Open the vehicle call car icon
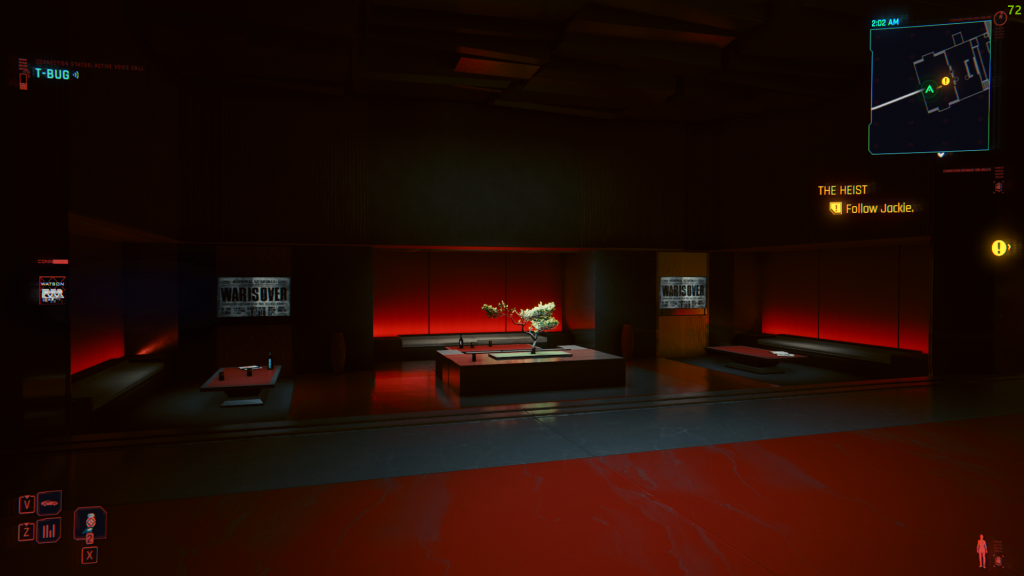 tap(49, 502)
